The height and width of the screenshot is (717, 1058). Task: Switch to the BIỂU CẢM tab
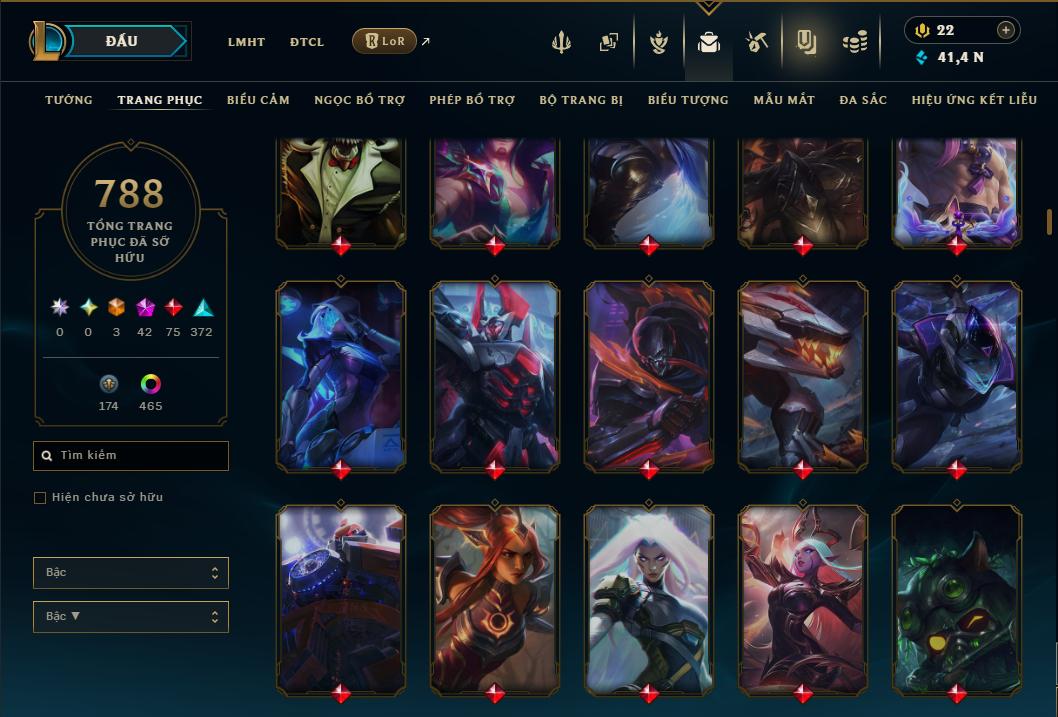[x=258, y=100]
